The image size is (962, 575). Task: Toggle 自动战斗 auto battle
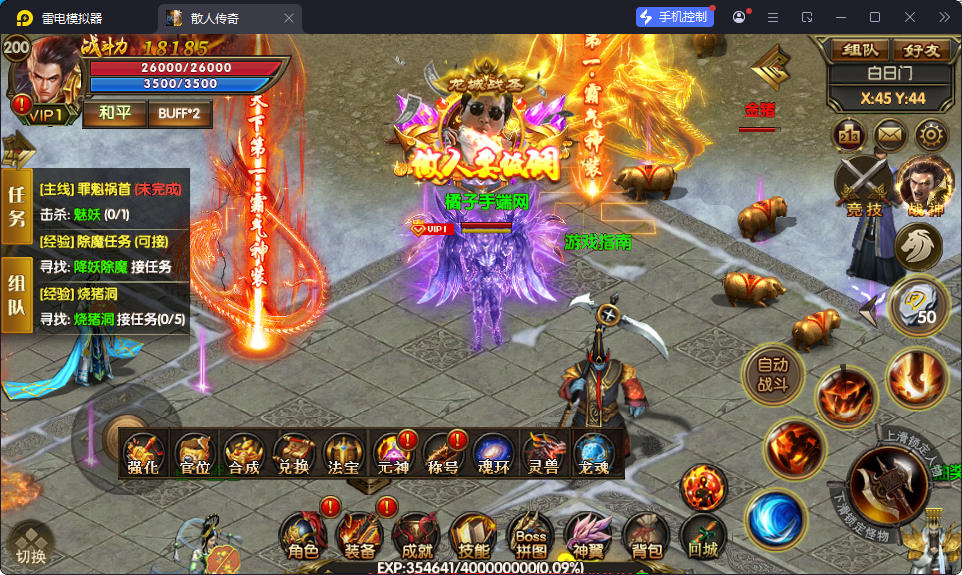pos(773,374)
